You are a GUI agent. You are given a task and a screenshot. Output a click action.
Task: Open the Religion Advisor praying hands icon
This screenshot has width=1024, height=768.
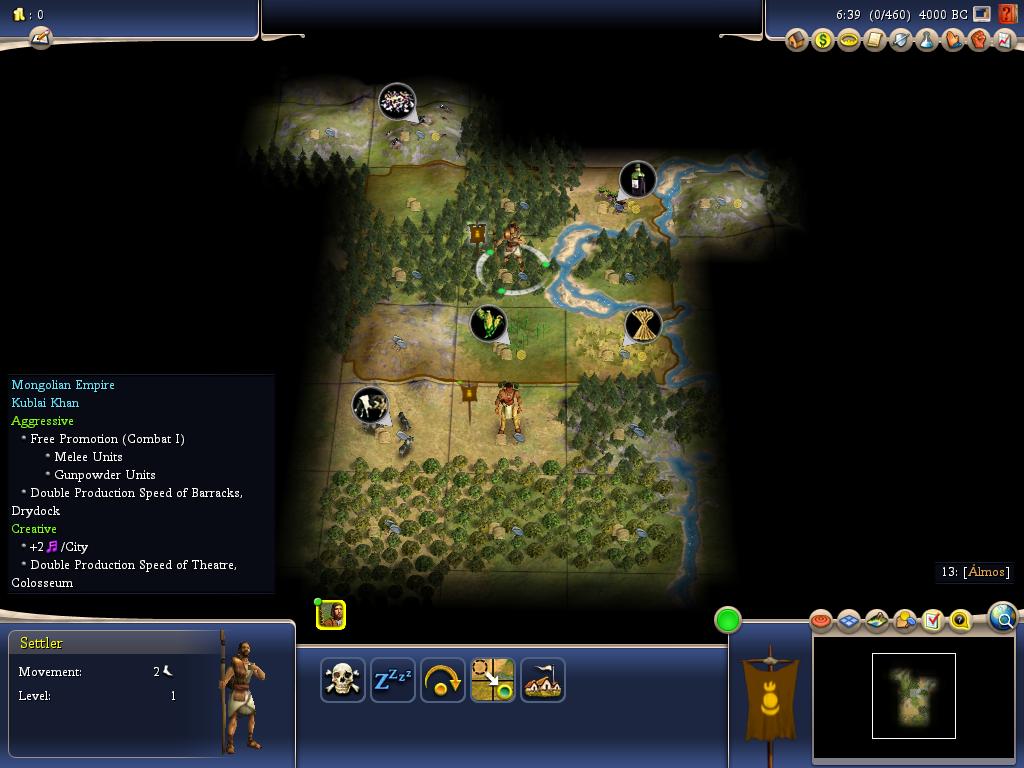(953, 40)
